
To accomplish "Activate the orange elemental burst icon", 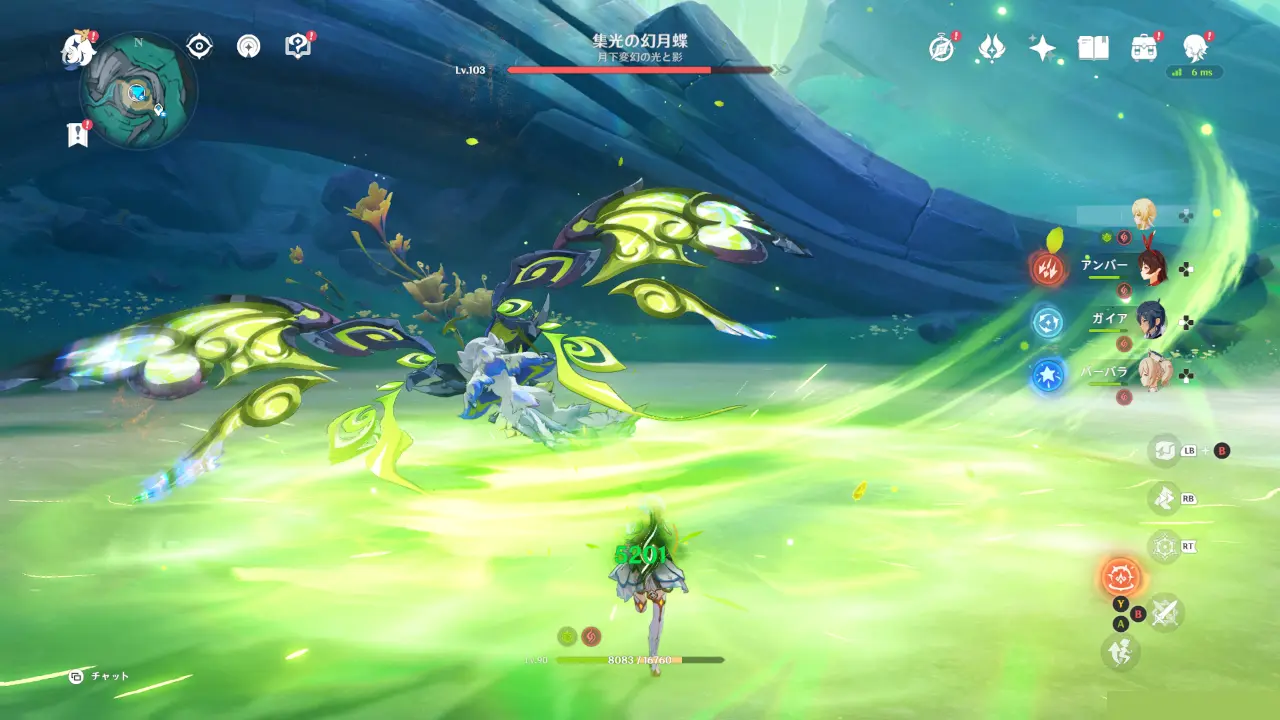I will (x=1122, y=577).
